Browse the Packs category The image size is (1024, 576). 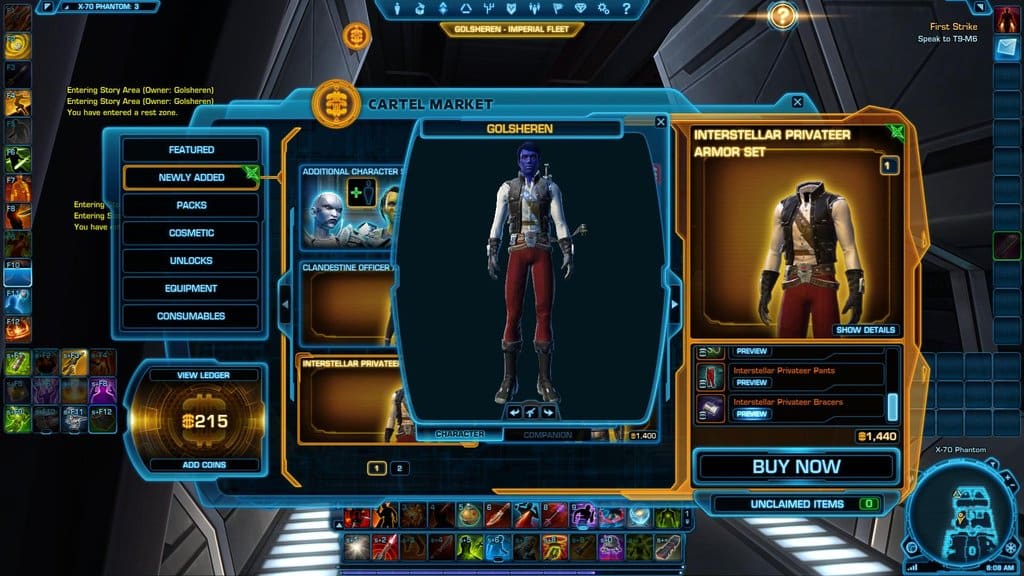tap(191, 205)
